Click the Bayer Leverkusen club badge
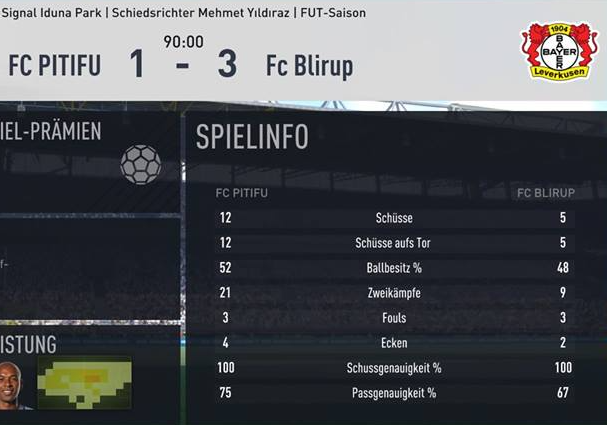The height and width of the screenshot is (425, 607). [558, 52]
